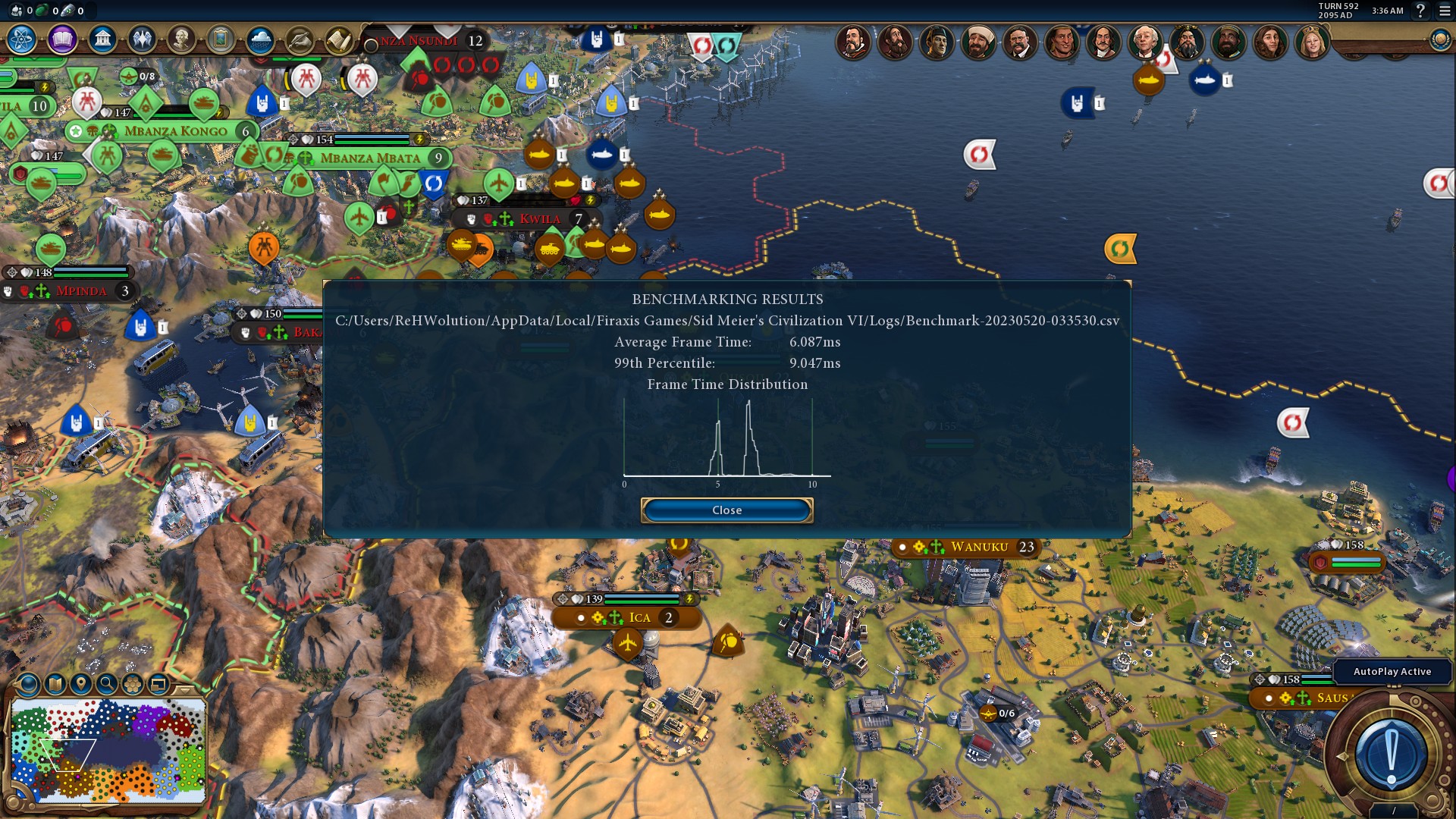Open the Great Works painting icon
This screenshot has width=1456, height=819.
tap(221, 39)
